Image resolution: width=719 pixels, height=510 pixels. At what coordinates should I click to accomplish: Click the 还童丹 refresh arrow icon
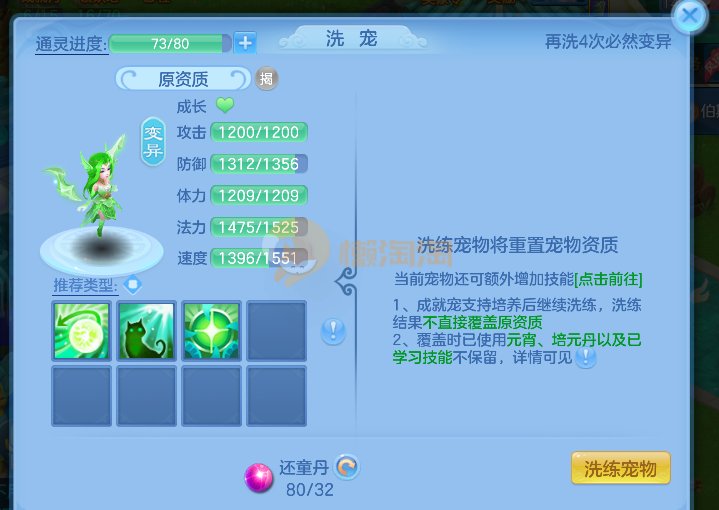(x=347, y=466)
